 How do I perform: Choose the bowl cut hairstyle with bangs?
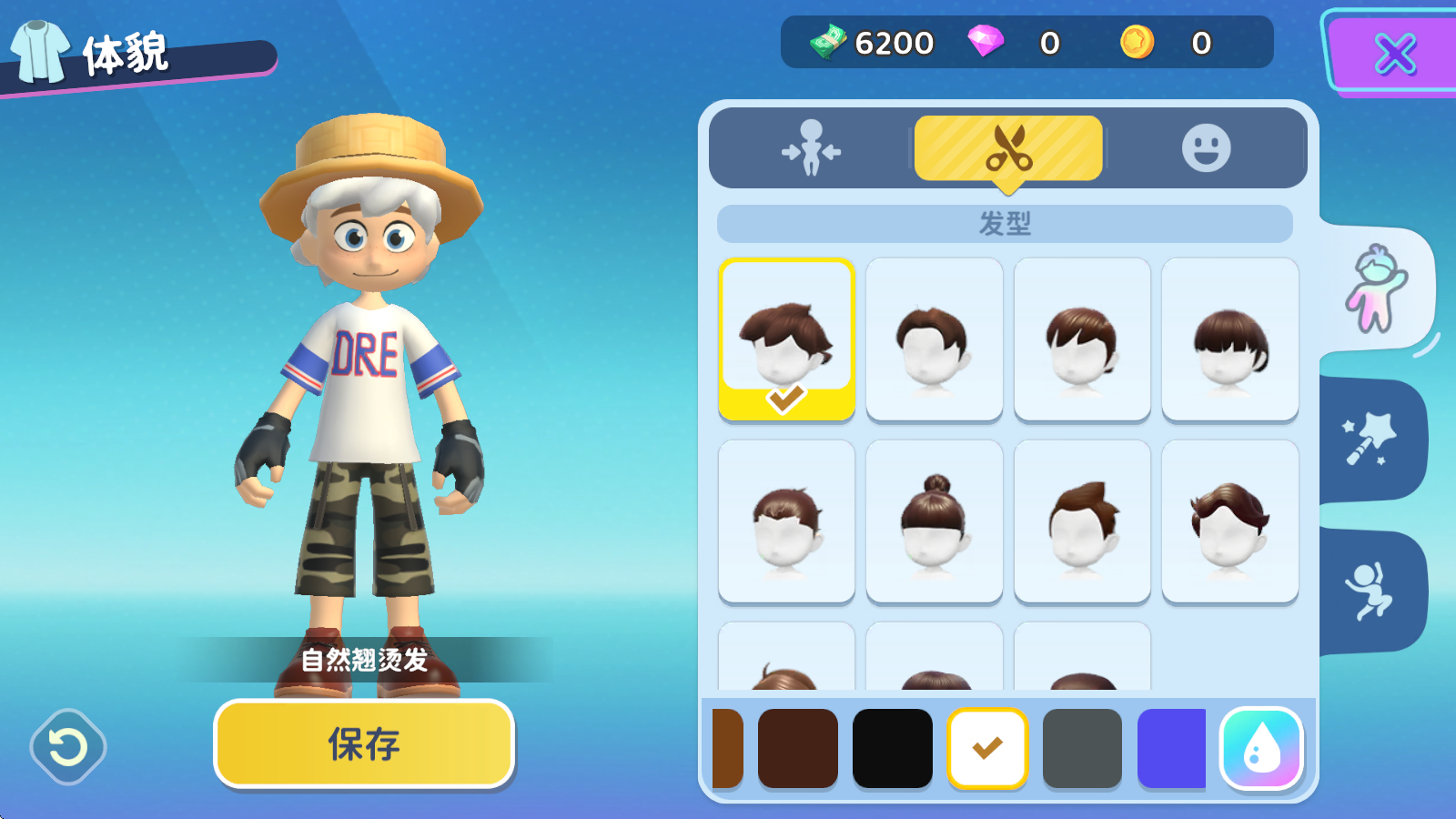[x=1229, y=339]
